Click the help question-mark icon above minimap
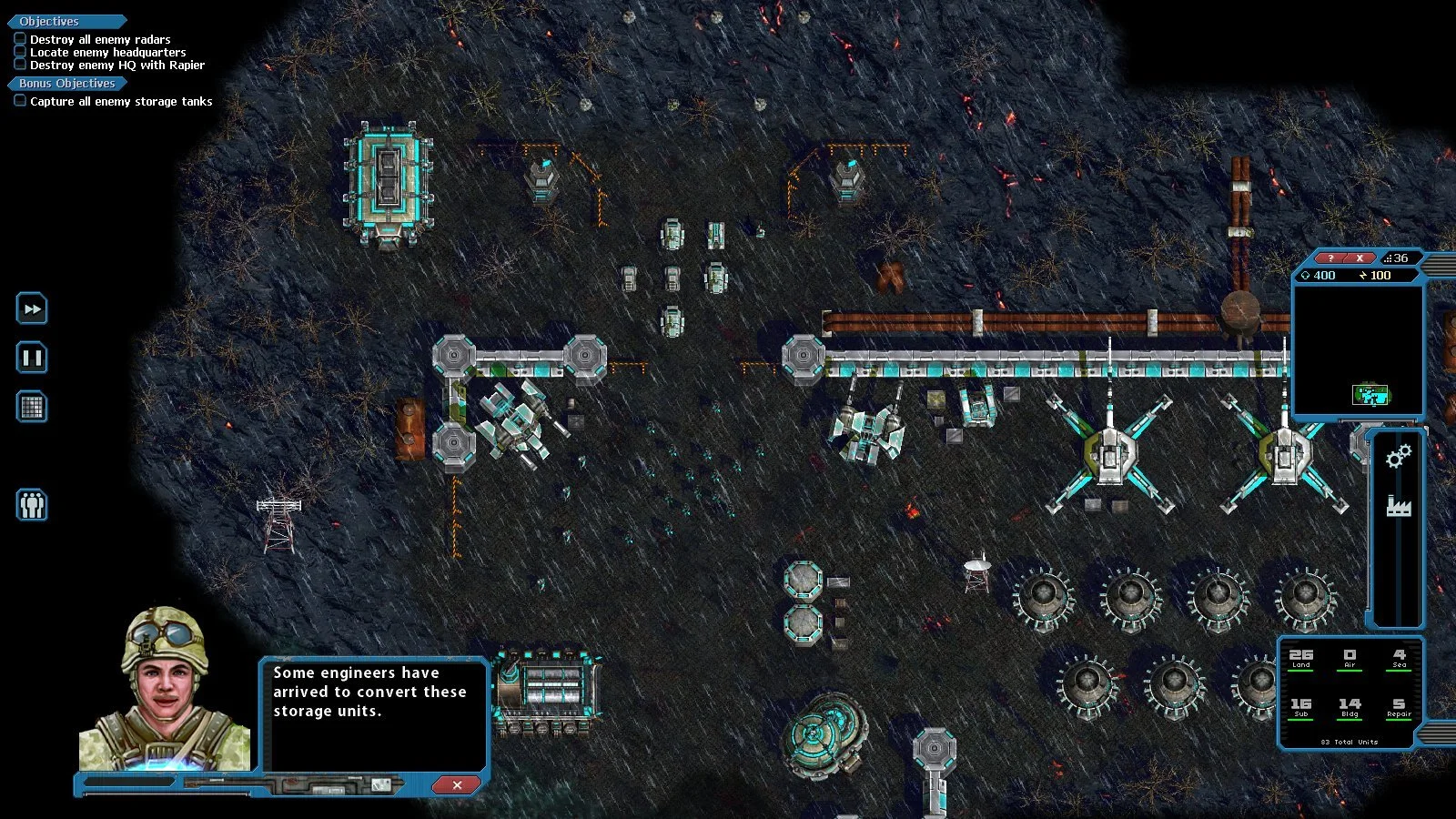 (x=1331, y=258)
